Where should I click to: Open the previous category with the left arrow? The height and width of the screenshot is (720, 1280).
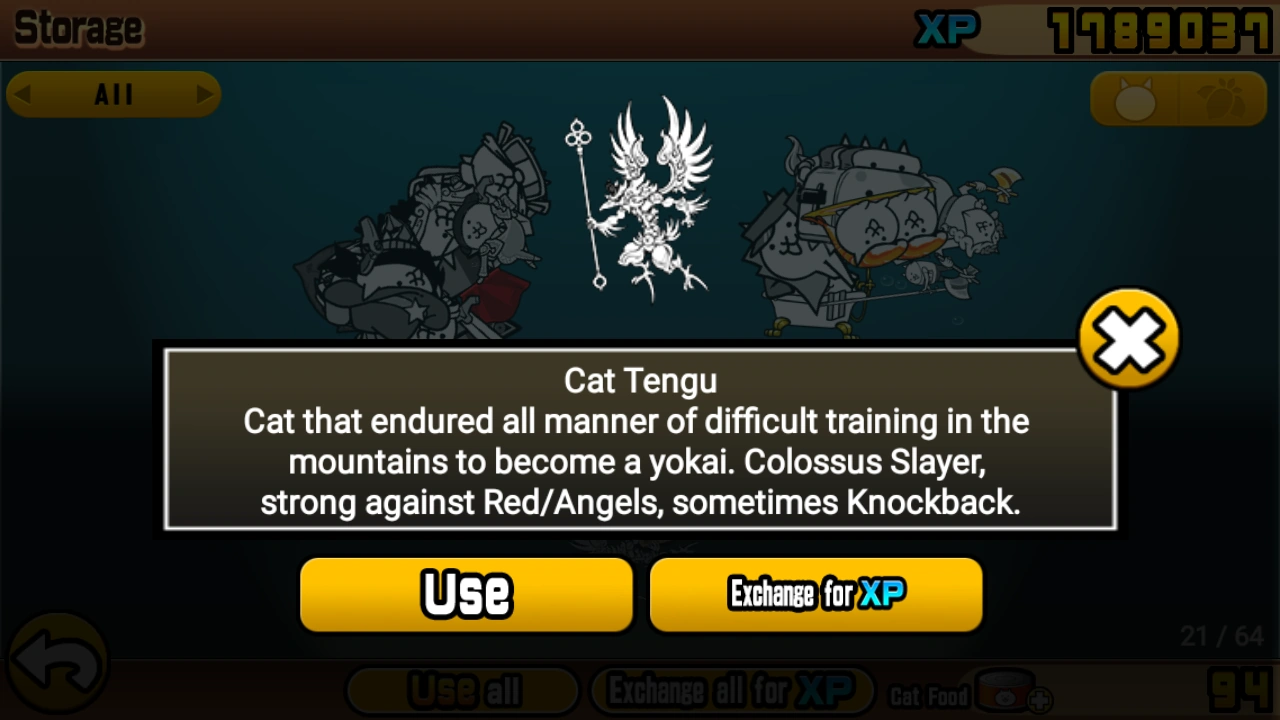coord(23,94)
